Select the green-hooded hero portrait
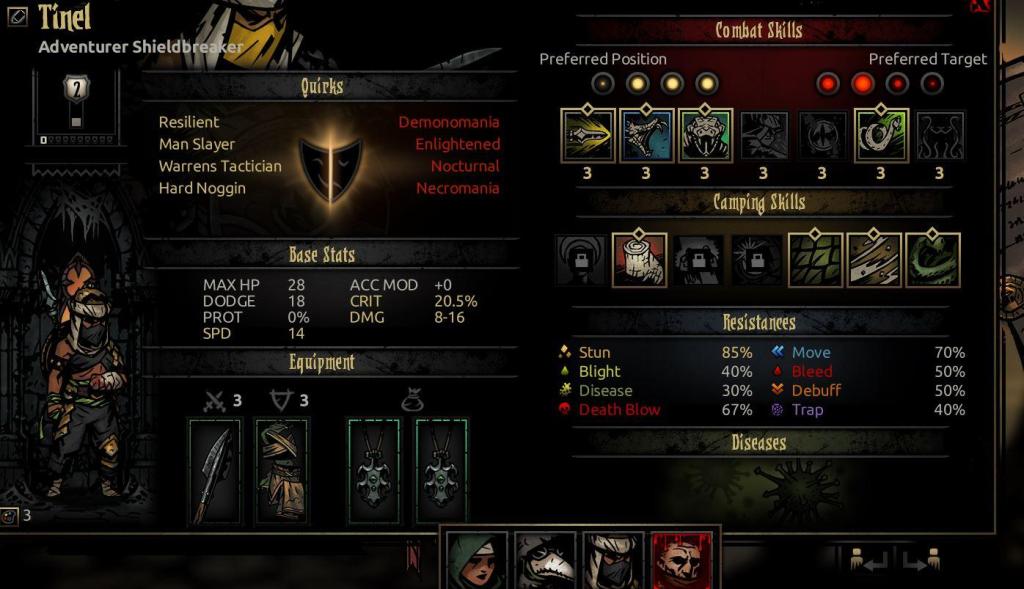Screen dimensions: 1024x589 (474, 560)
